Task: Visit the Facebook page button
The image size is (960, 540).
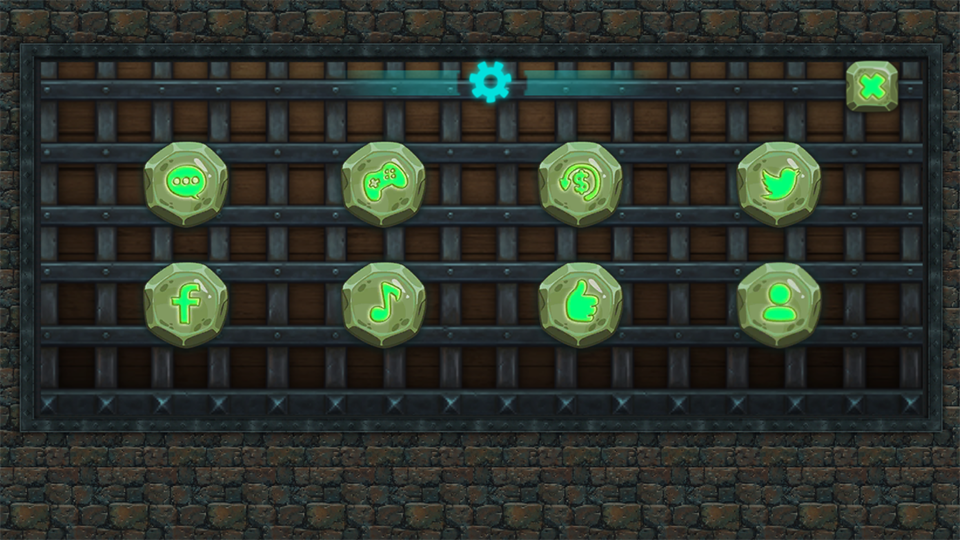Action: click(x=186, y=305)
